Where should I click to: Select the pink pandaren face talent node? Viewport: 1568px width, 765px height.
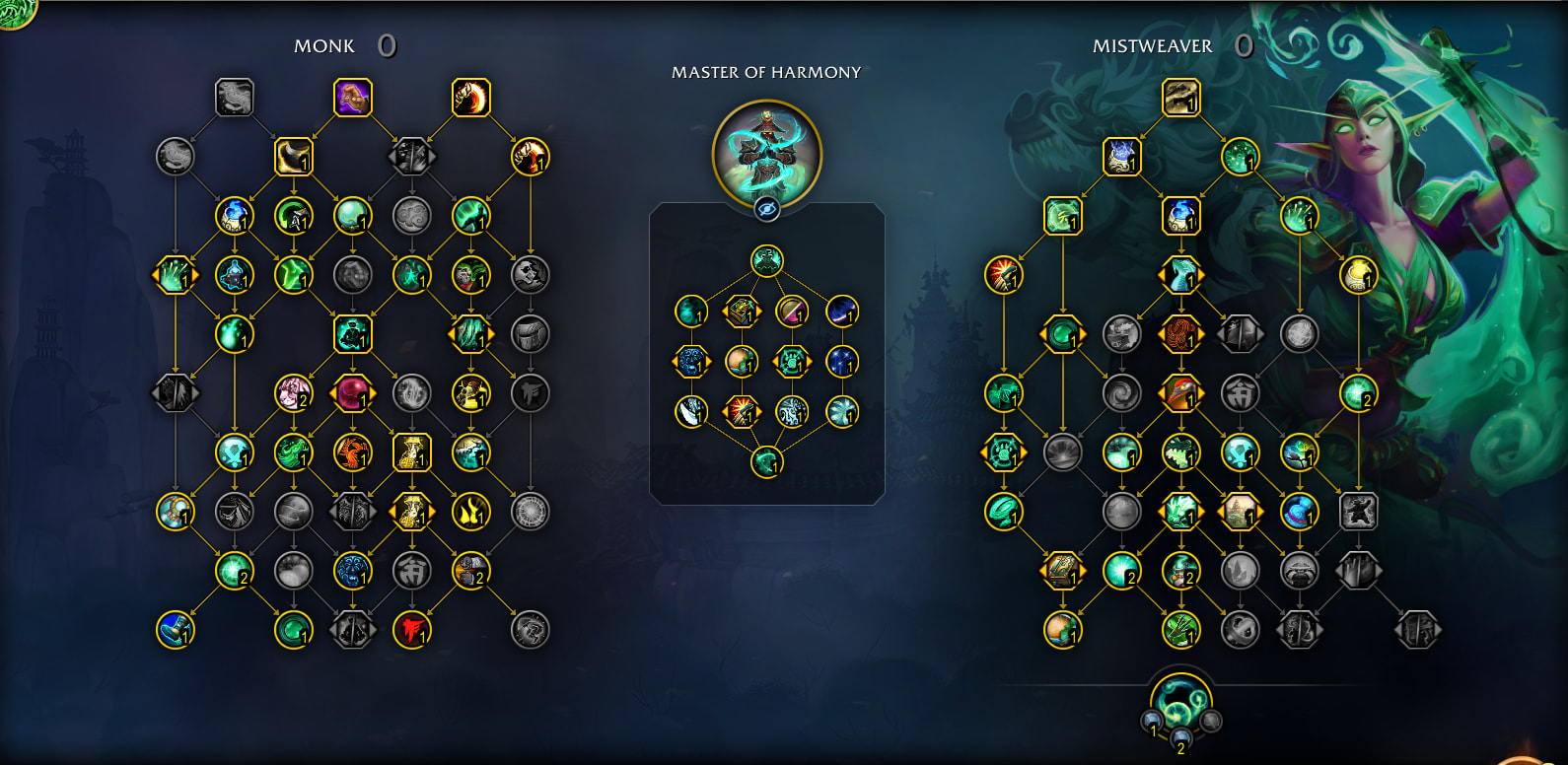tap(293, 393)
